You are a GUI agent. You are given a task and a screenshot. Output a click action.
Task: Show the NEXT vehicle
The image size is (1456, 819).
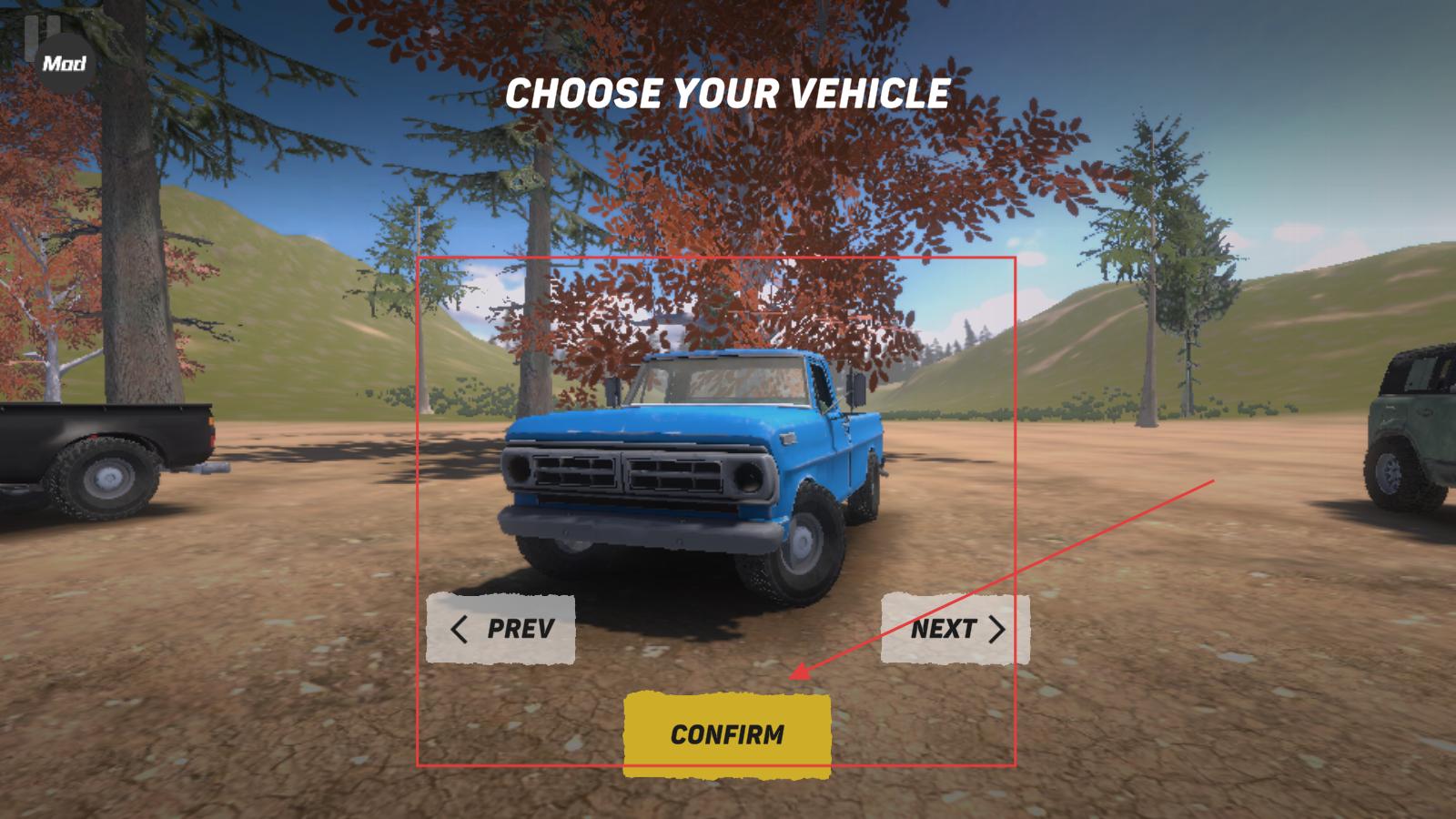pos(955,629)
